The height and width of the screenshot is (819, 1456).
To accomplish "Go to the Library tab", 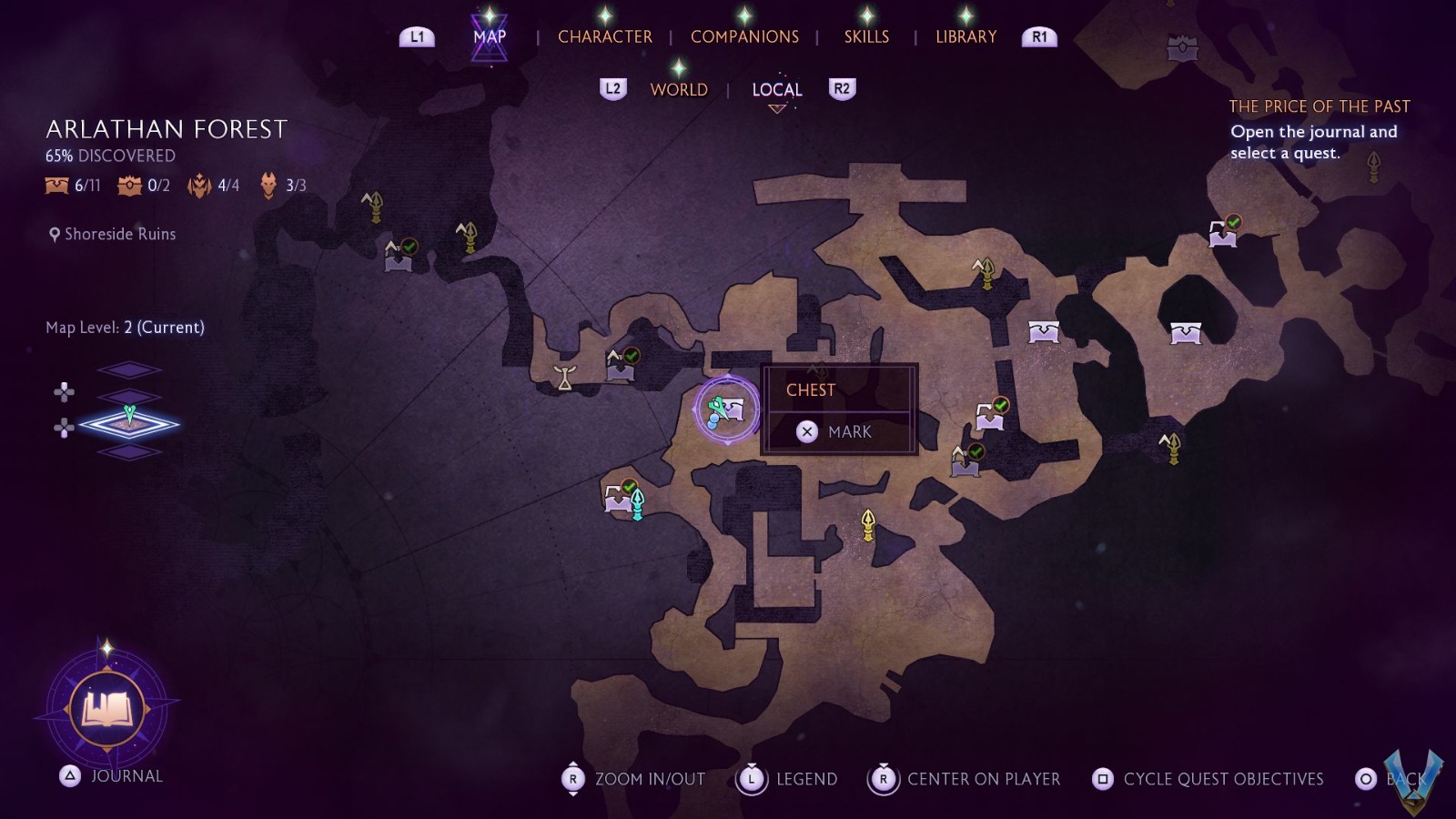I will [966, 37].
